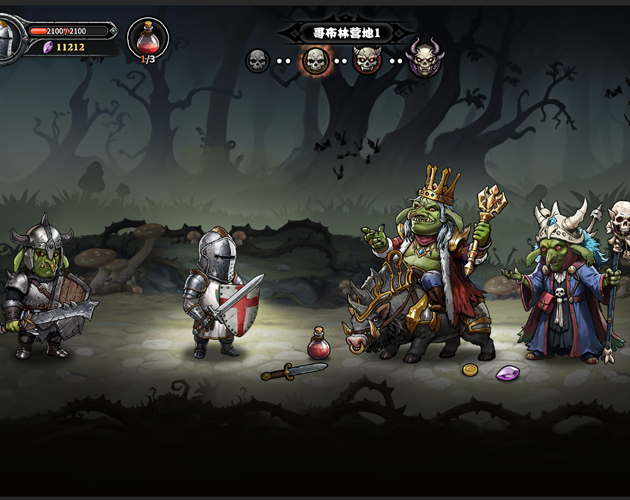This screenshot has width=630, height=500.
Task: Select the grey skull stage marker
Action: (258, 61)
